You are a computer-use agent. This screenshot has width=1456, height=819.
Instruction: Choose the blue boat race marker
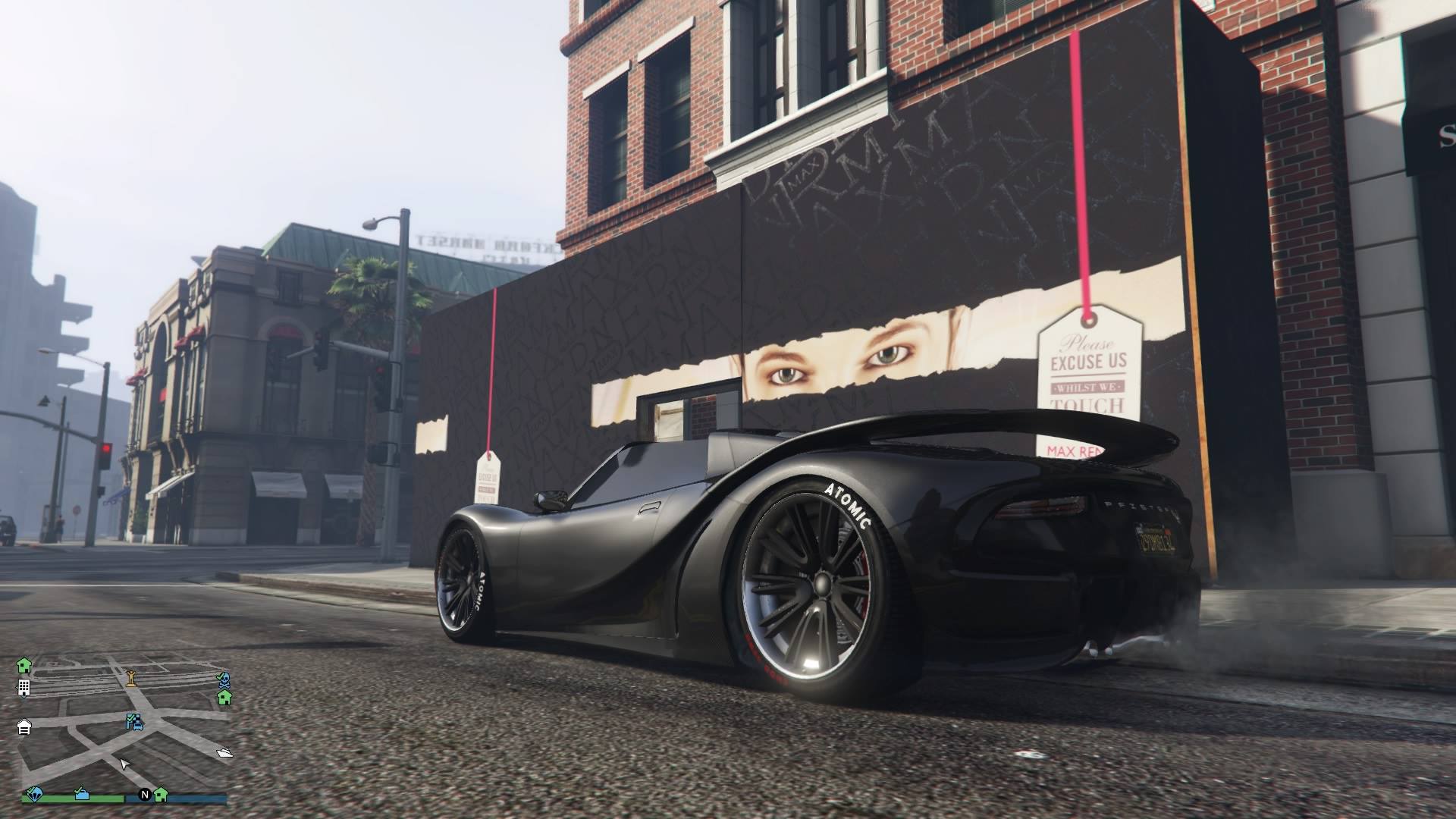82,794
